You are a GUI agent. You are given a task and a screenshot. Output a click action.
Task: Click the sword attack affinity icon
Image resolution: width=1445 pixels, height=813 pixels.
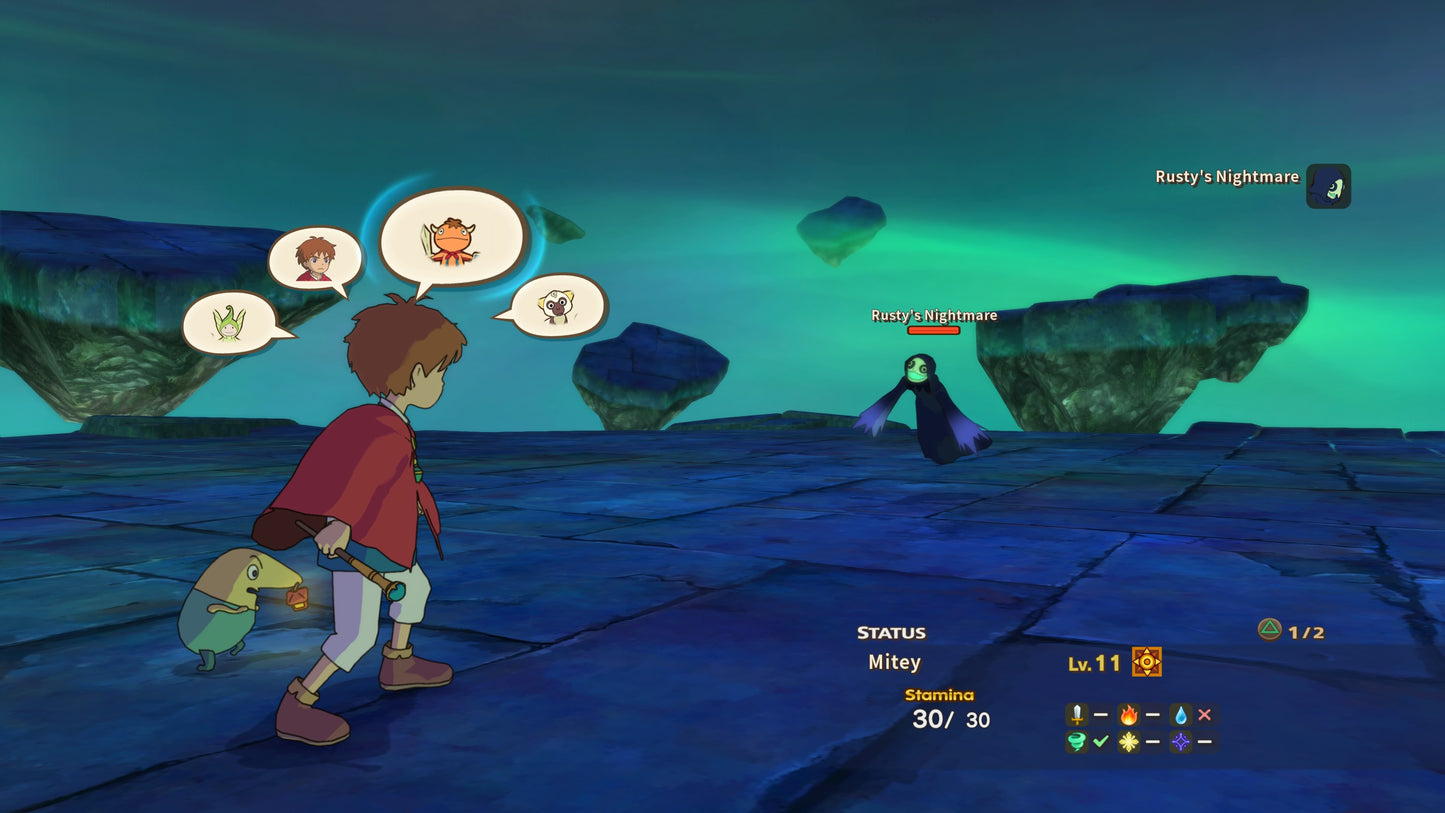[1075, 714]
